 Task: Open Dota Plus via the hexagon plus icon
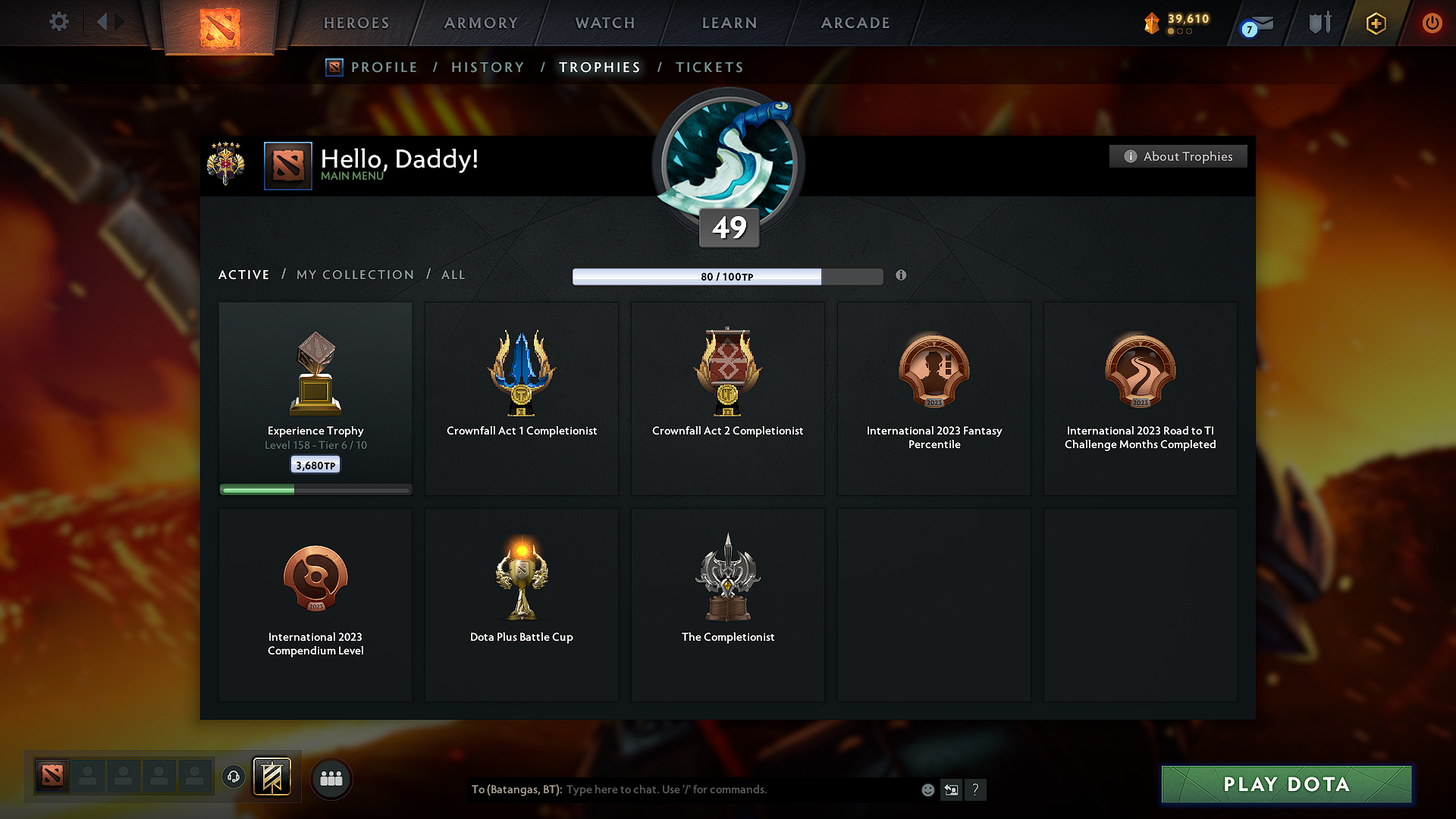click(x=1375, y=23)
